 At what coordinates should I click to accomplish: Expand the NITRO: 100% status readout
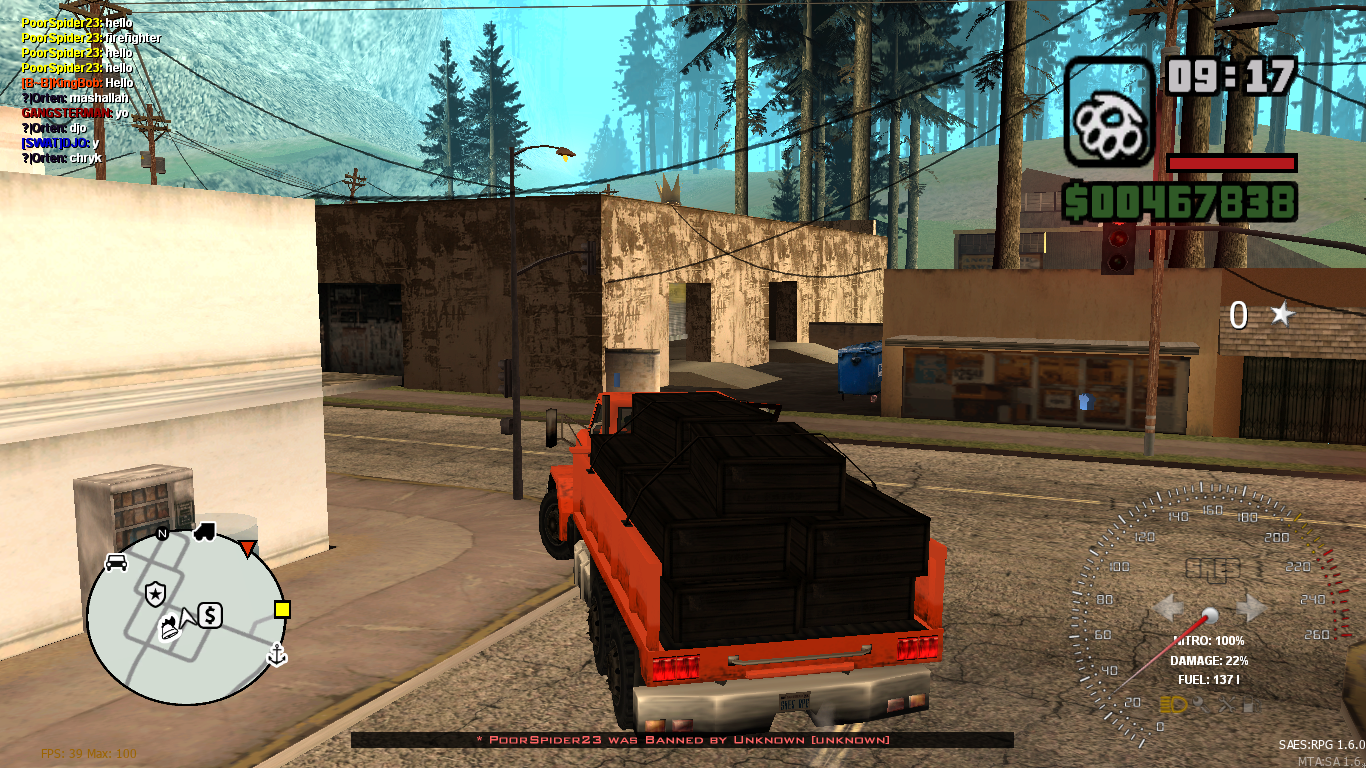point(1208,640)
